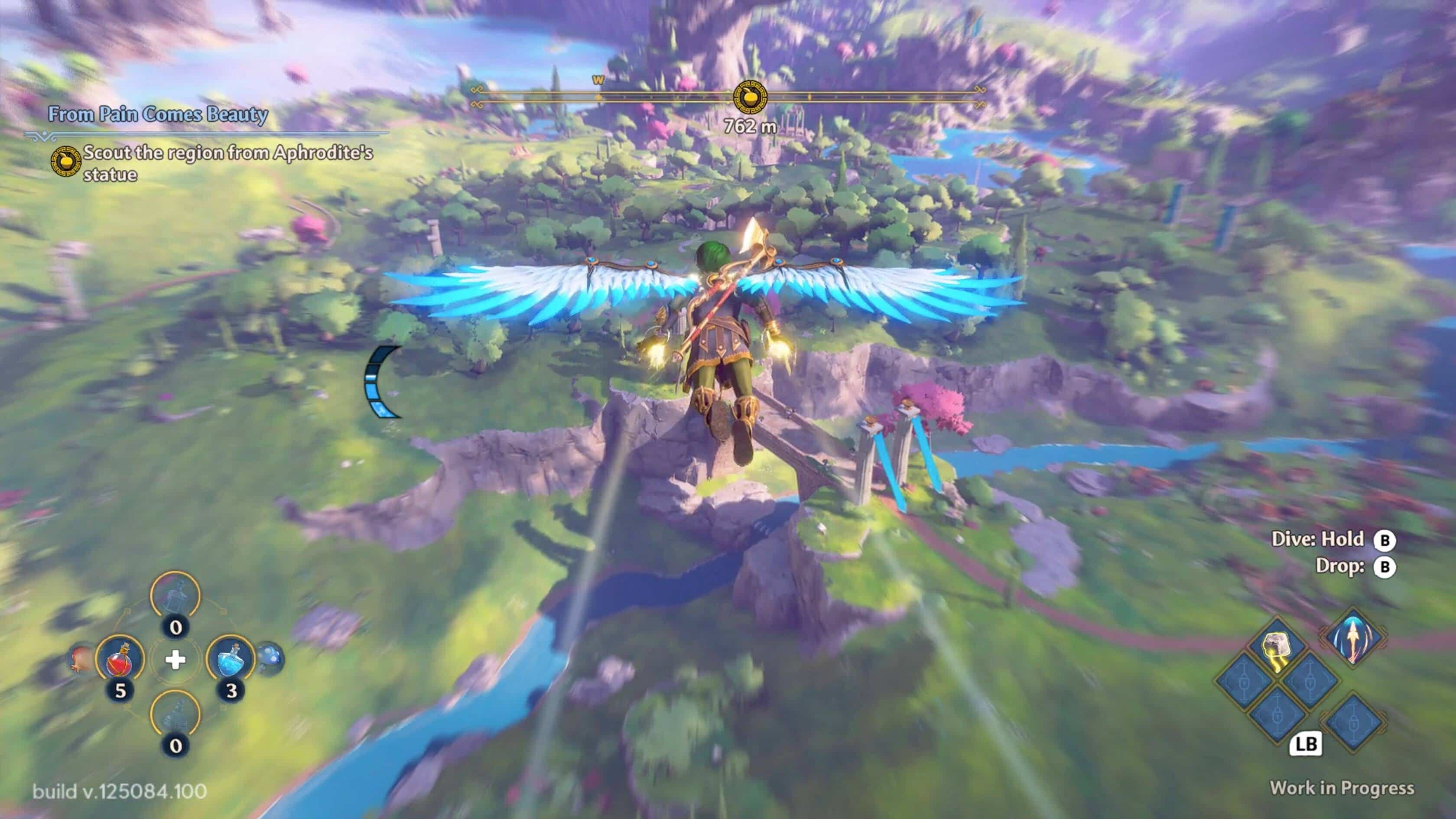Viewport: 1456px width, 819px height.
Task: Open the From Pain Comes Beauty quest tracker
Action: pos(158,114)
